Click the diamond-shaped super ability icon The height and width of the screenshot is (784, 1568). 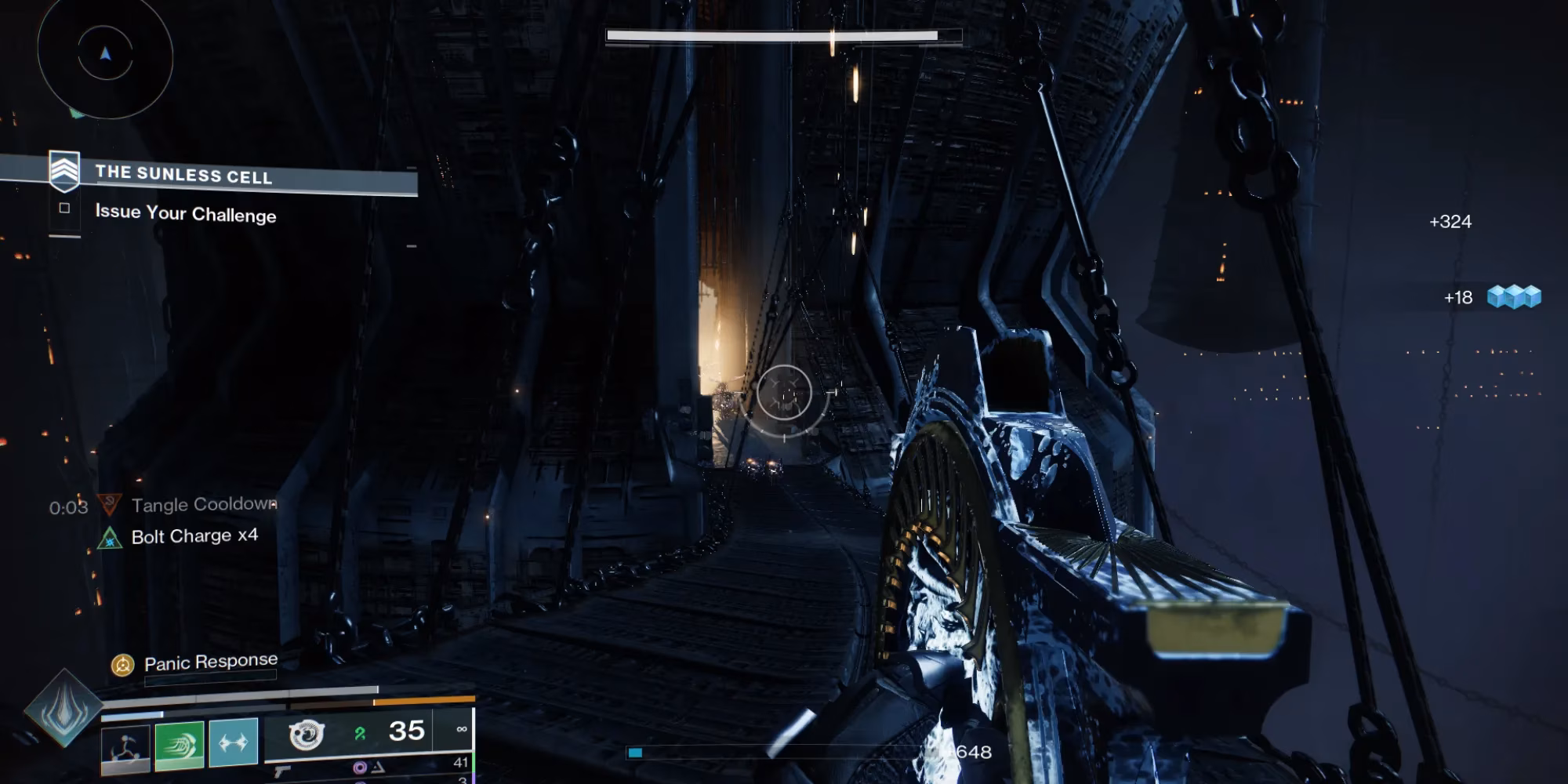pos(64,708)
